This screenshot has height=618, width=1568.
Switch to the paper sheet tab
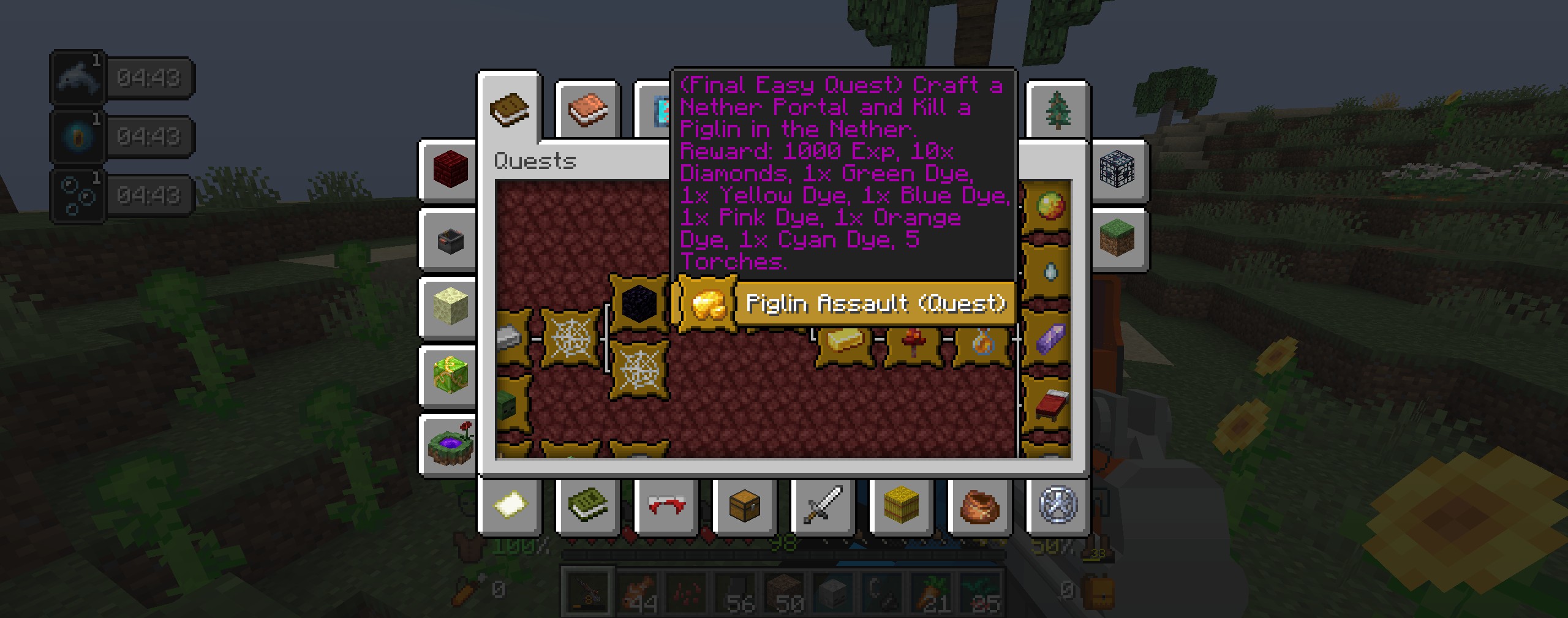coord(510,506)
